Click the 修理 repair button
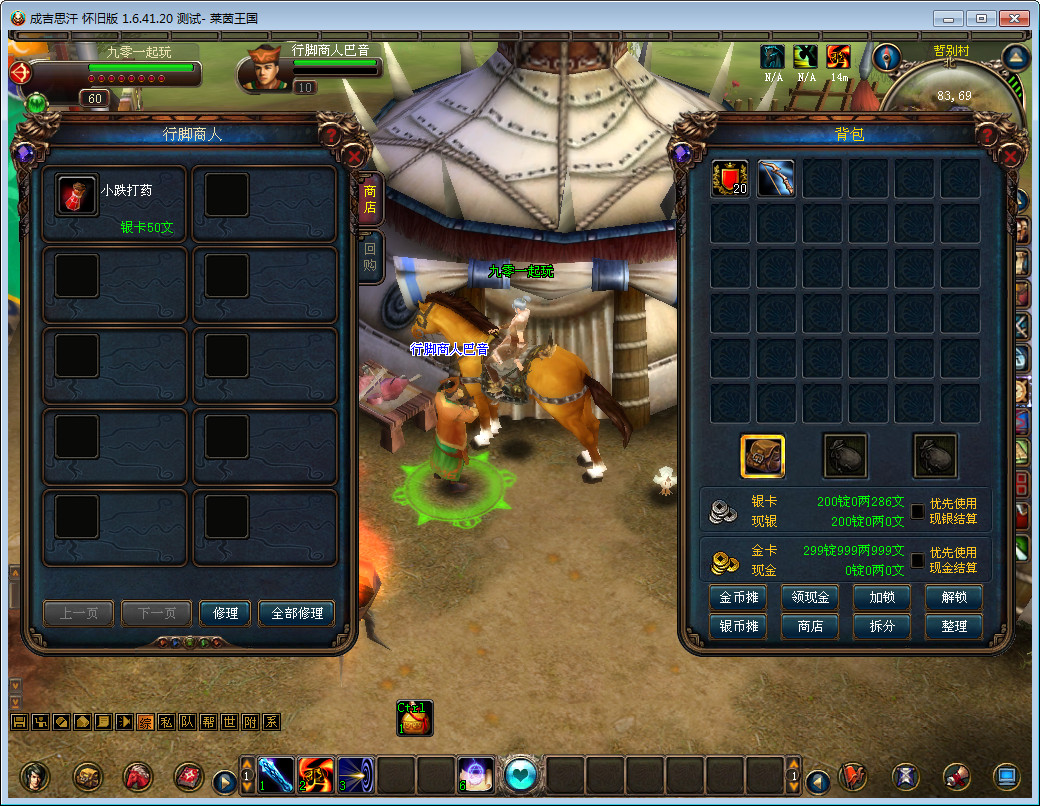This screenshot has height=806, width=1040. tap(225, 613)
